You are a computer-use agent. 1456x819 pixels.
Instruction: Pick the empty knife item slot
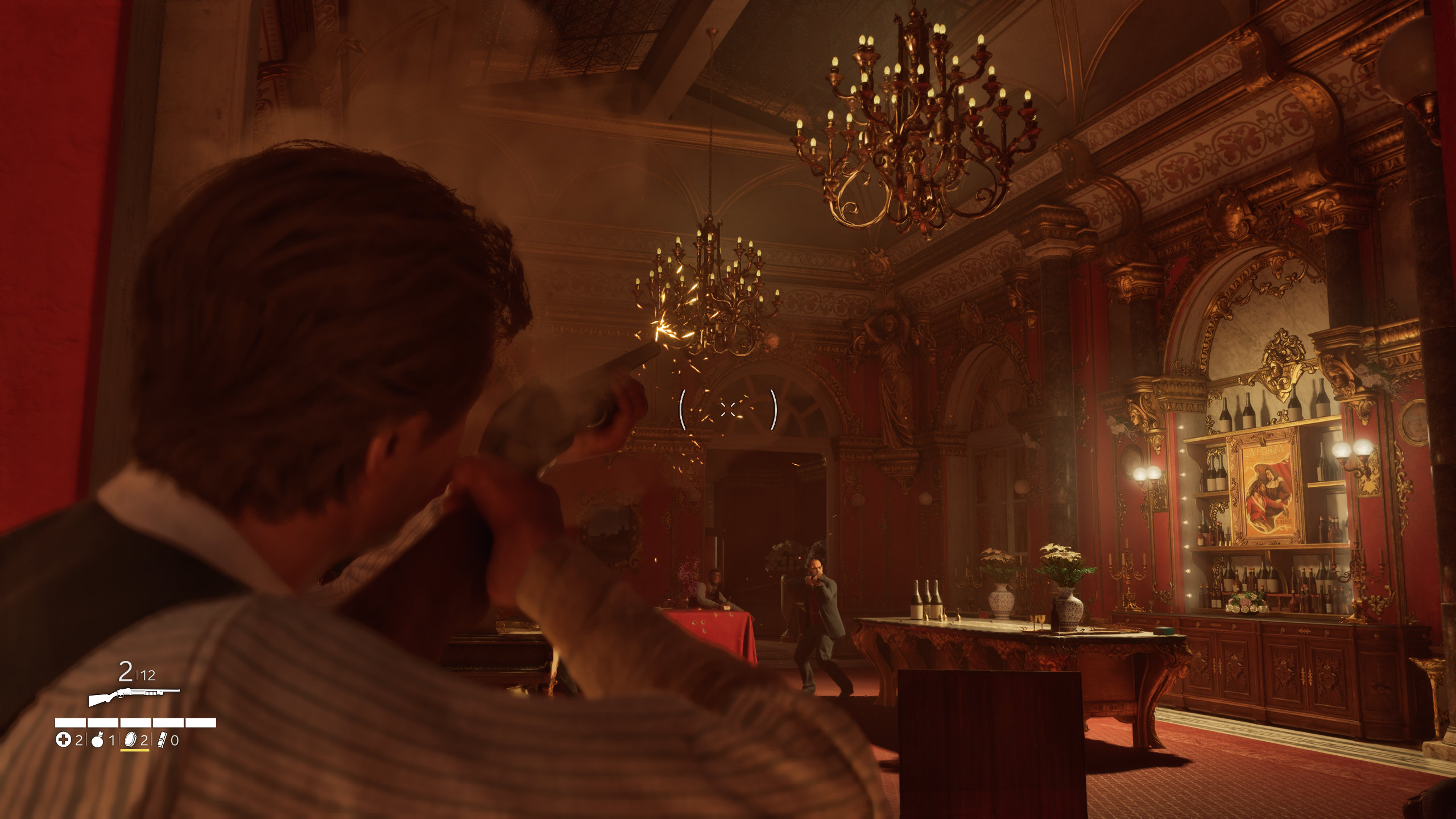click(x=162, y=740)
